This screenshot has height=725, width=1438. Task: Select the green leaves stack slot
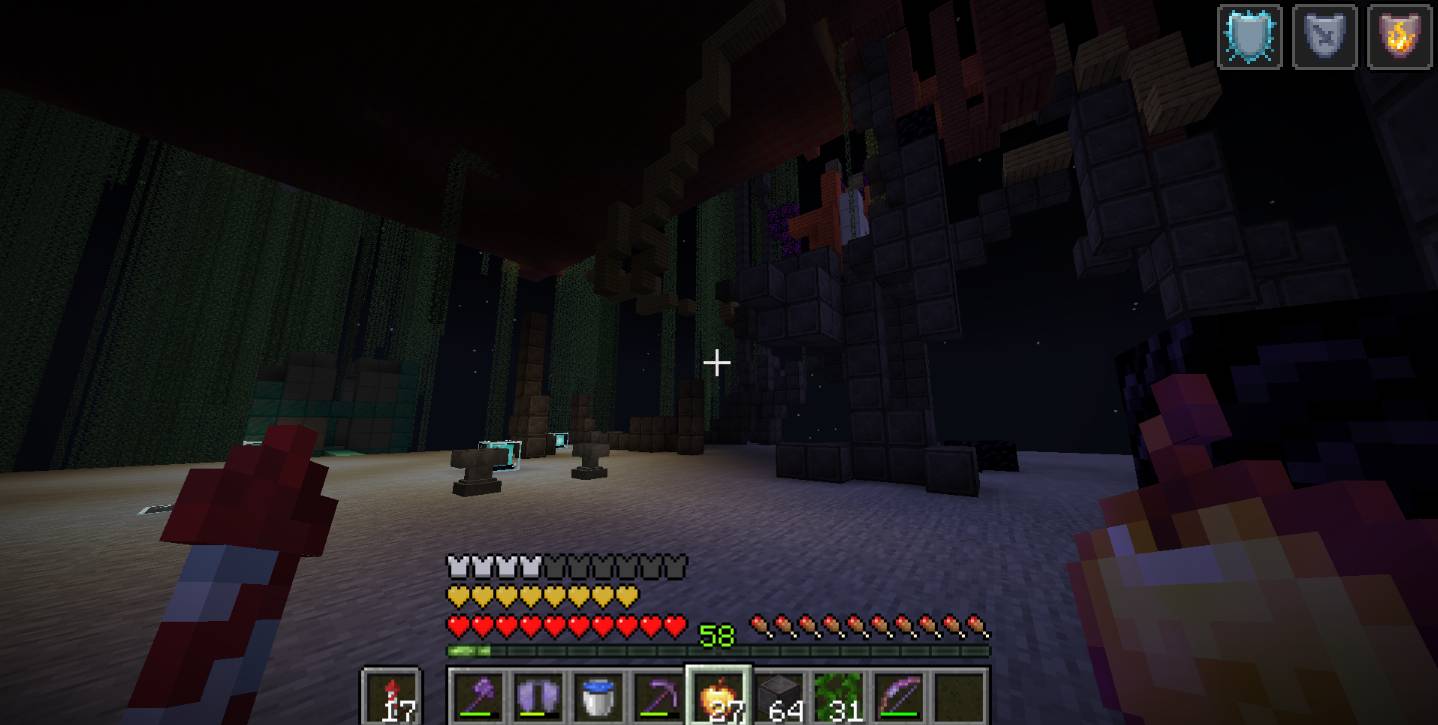838,696
